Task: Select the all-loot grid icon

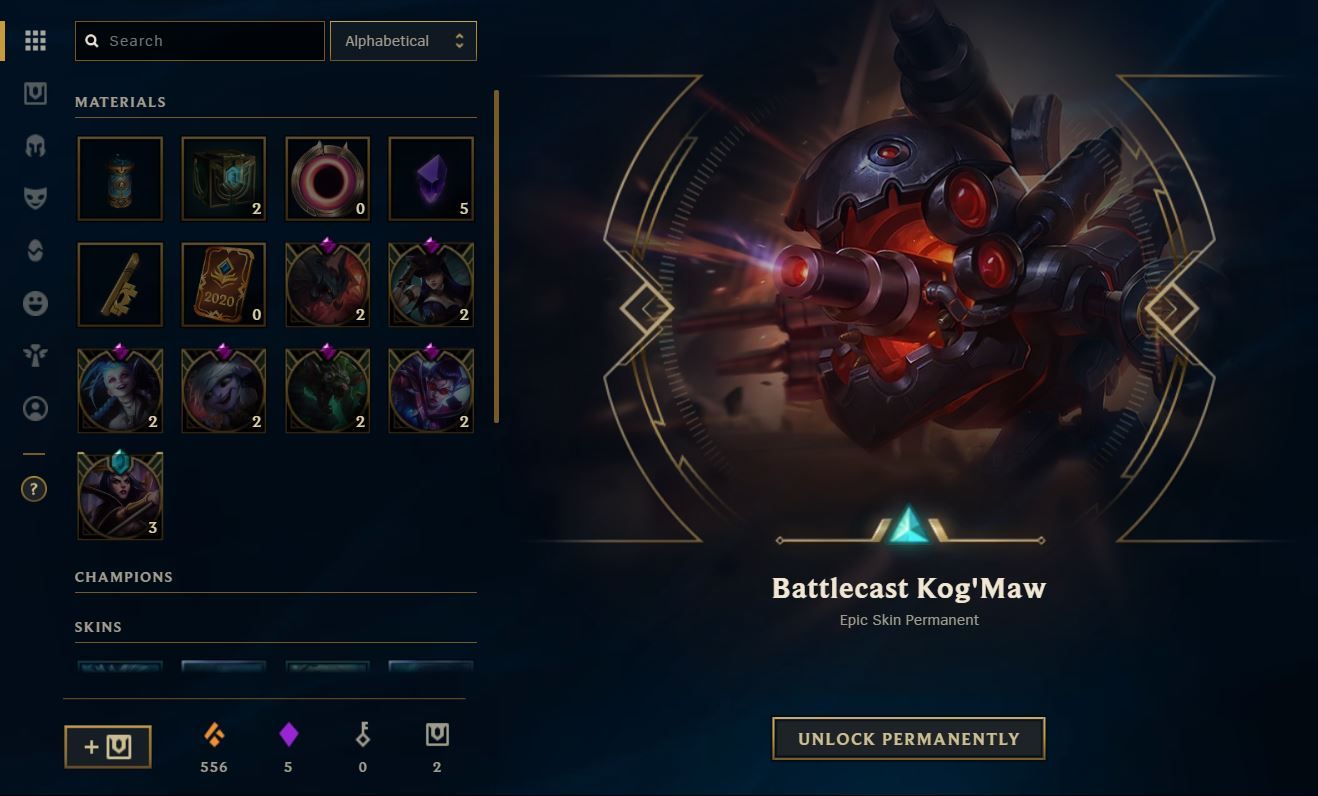Action: click(35, 40)
